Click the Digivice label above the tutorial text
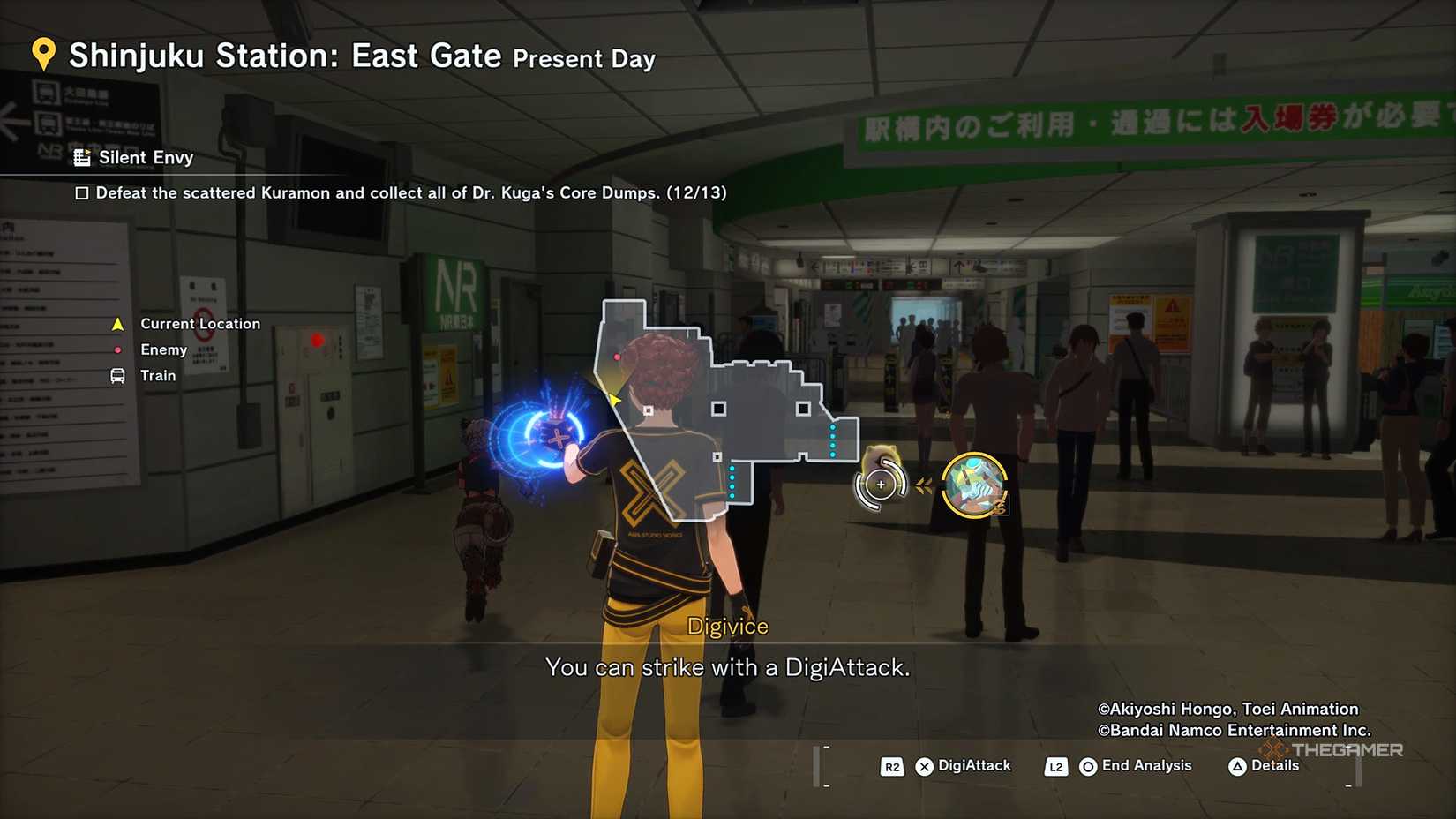The image size is (1456, 819). [728, 625]
